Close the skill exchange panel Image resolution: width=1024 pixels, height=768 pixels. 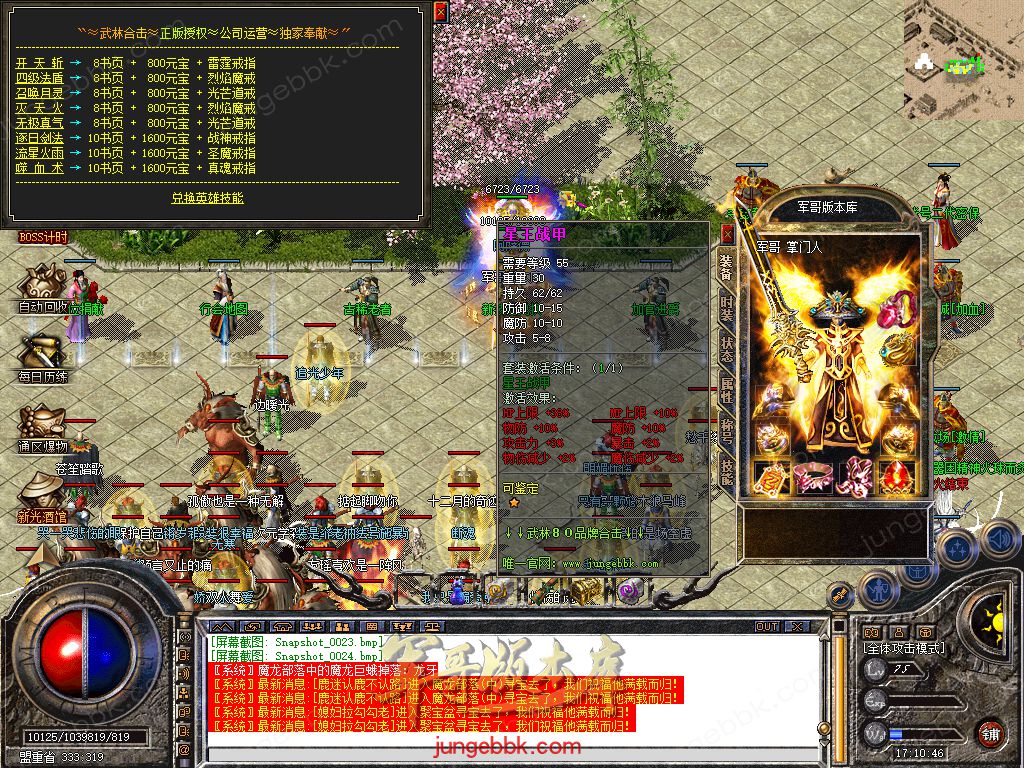440,12
